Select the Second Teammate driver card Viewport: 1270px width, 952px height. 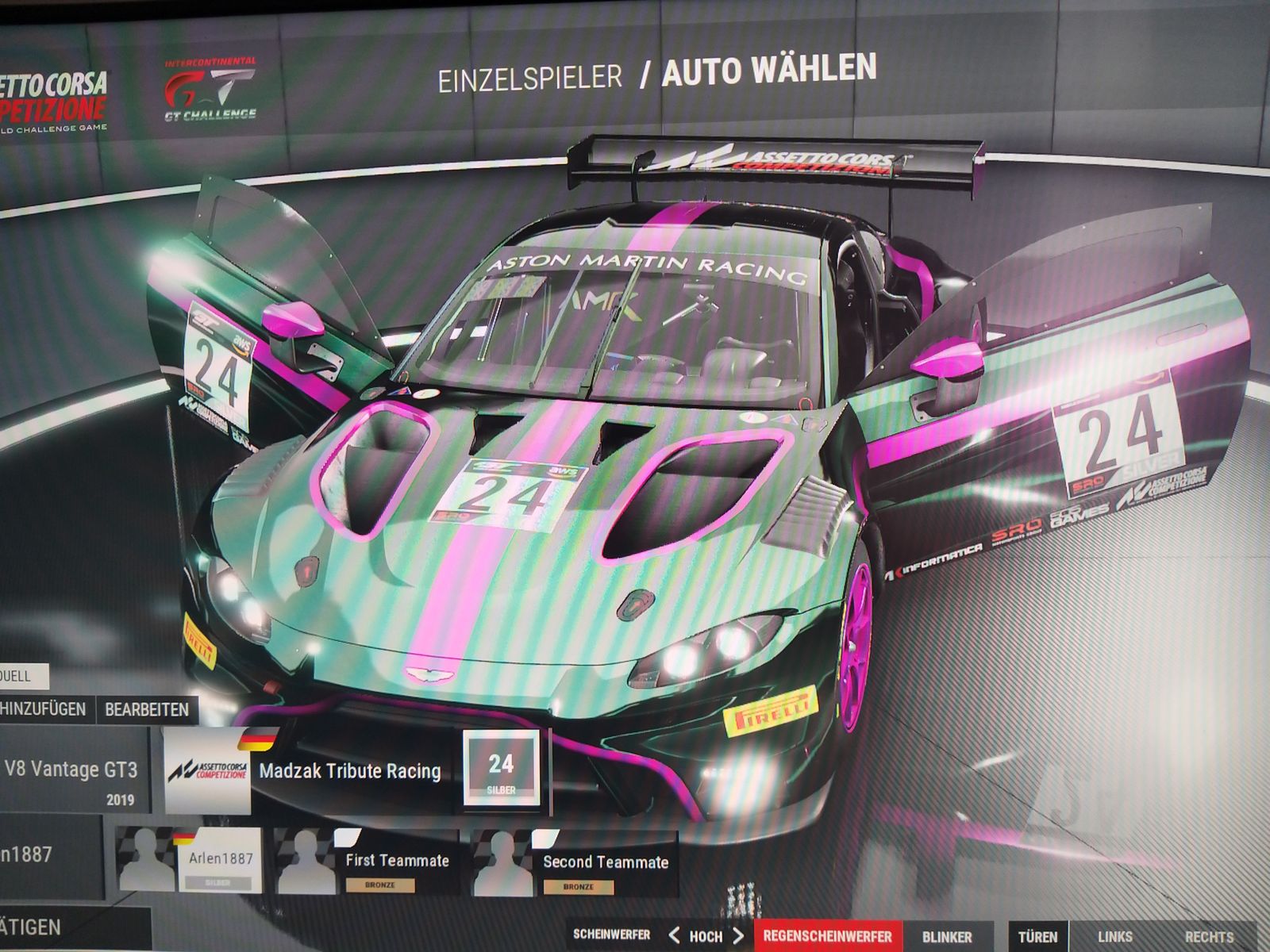coord(575,865)
